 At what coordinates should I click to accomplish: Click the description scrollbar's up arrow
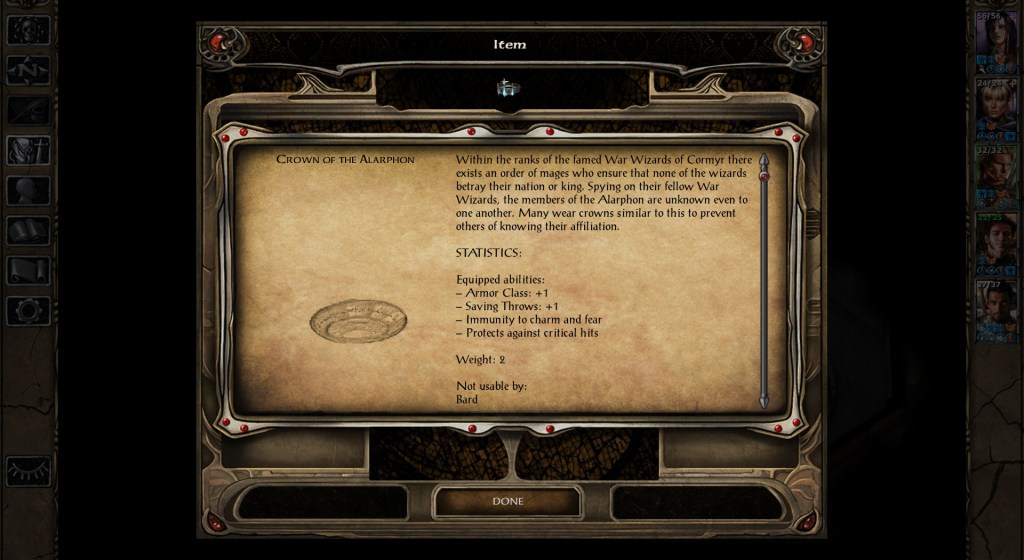764,160
